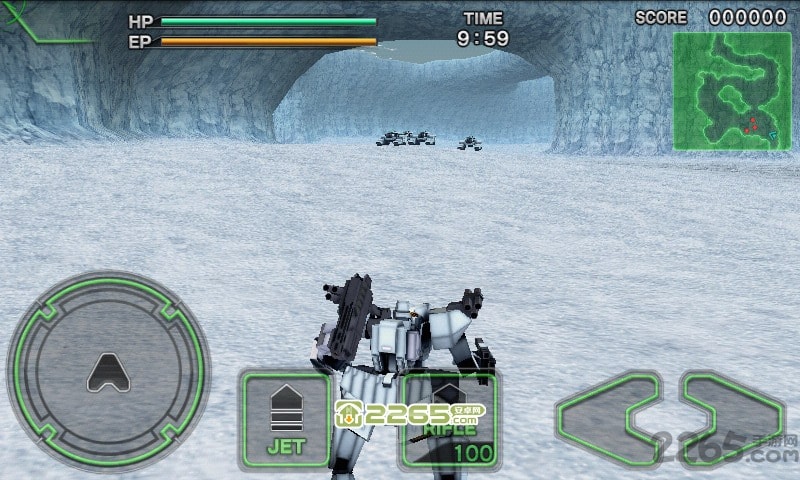Screen dimensions: 800x480
Task: Fire the RIFLE weapon button
Action: point(447,421)
